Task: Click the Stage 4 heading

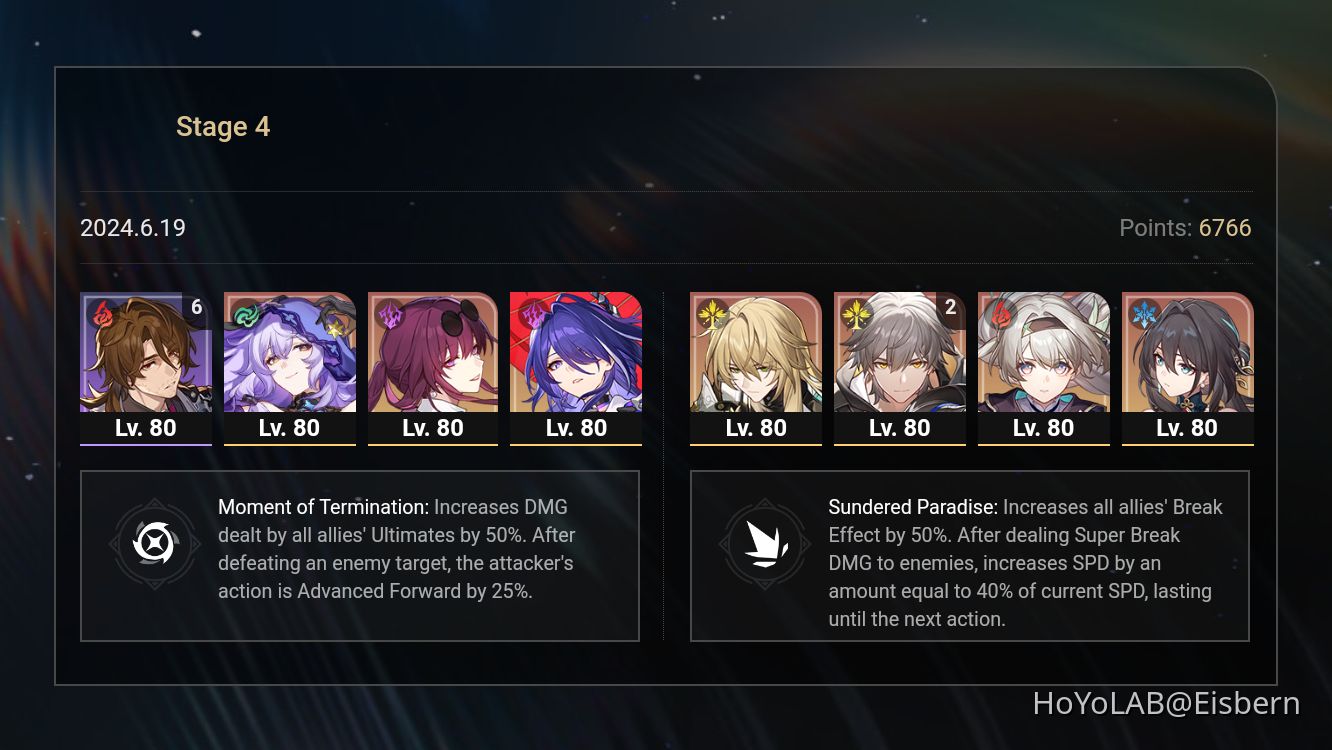Action: click(x=223, y=126)
